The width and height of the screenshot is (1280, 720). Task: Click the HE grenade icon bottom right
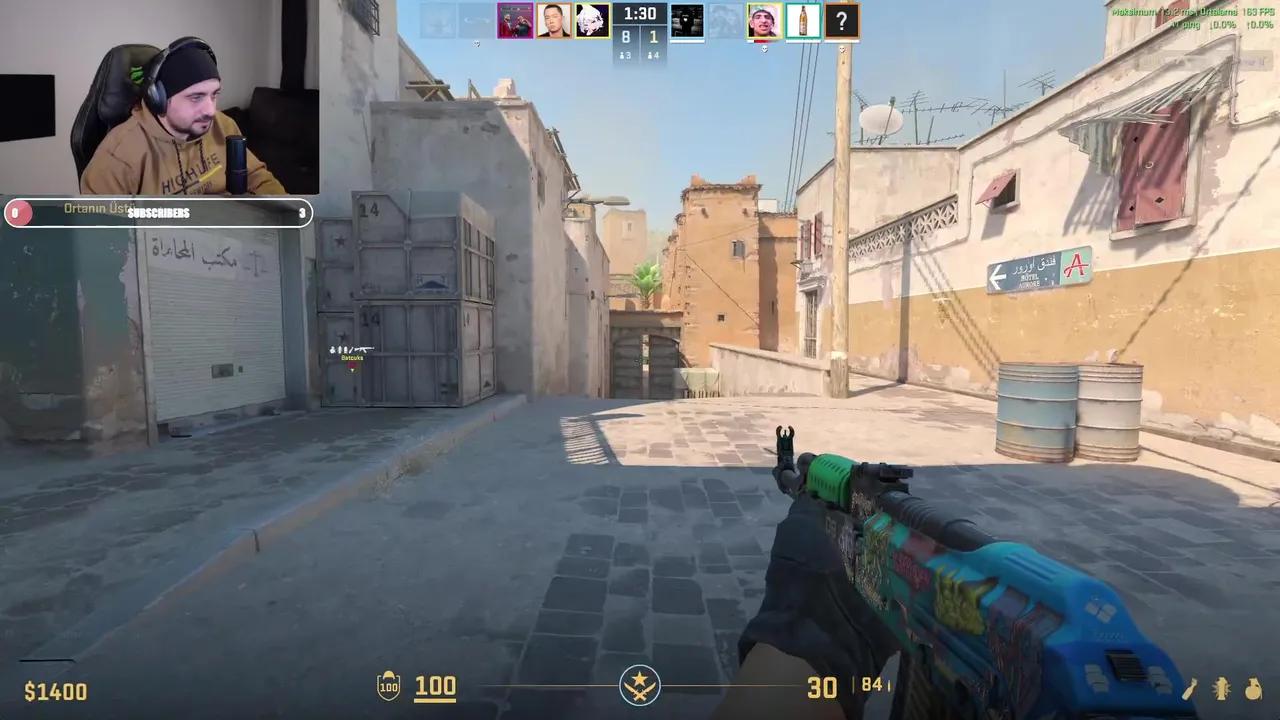coord(1221,690)
